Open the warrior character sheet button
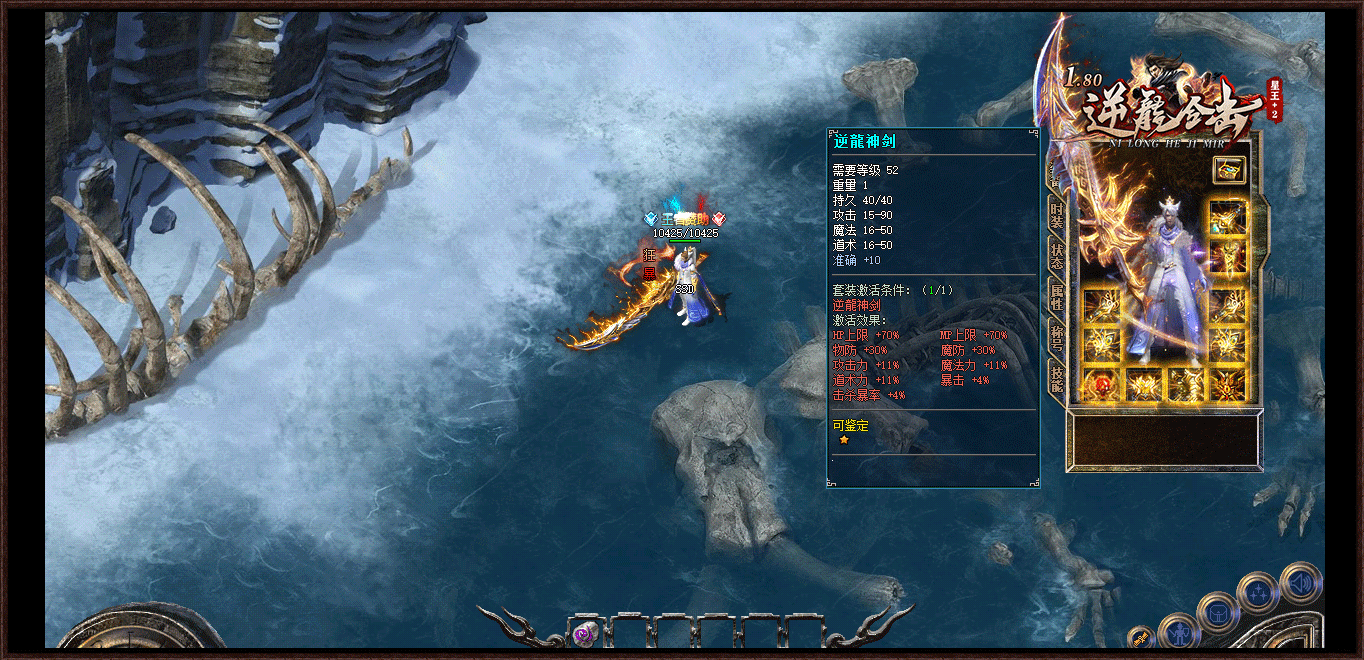Viewport: 1364px width, 660px height. pos(1180,632)
